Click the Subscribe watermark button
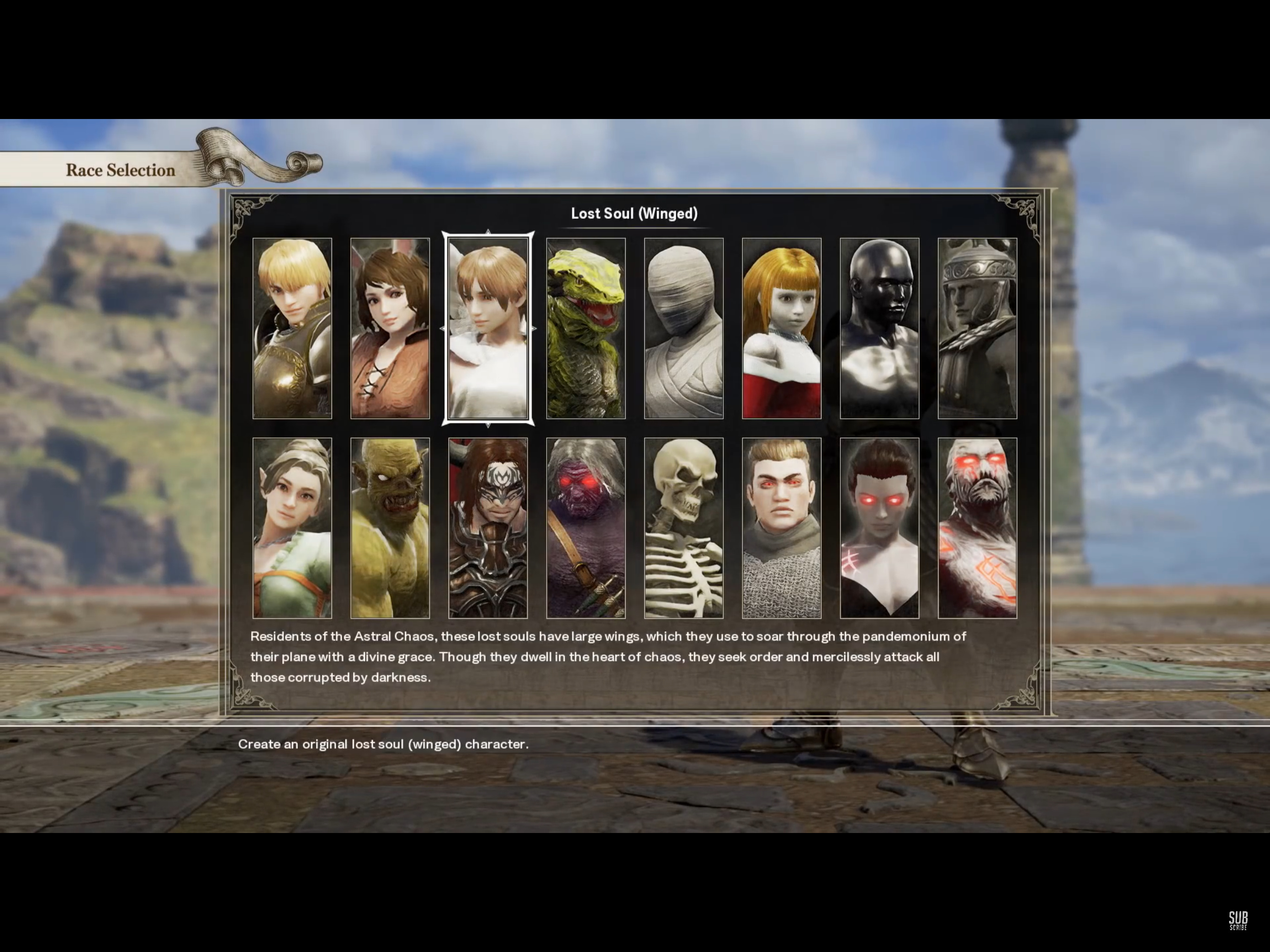This screenshot has height=952, width=1270. tap(1238, 920)
